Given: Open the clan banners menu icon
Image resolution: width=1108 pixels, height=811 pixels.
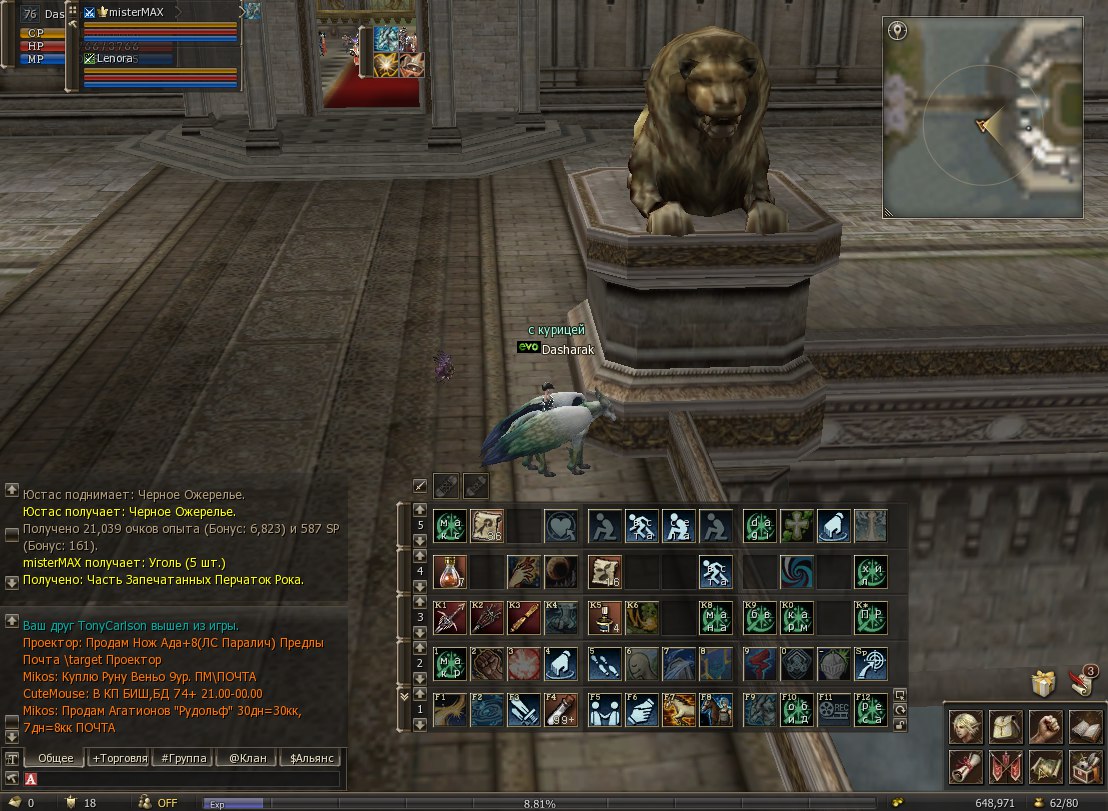Looking at the screenshot, I should pyautogui.click(x=1005, y=767).
